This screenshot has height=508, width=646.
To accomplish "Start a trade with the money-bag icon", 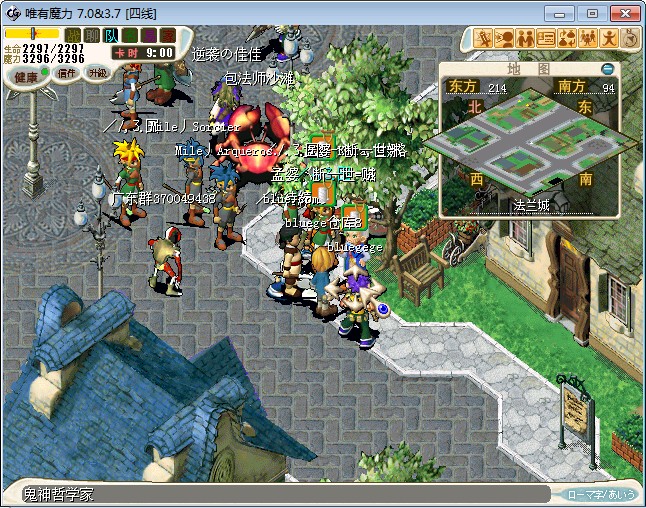I will click(x=567, y=39).
